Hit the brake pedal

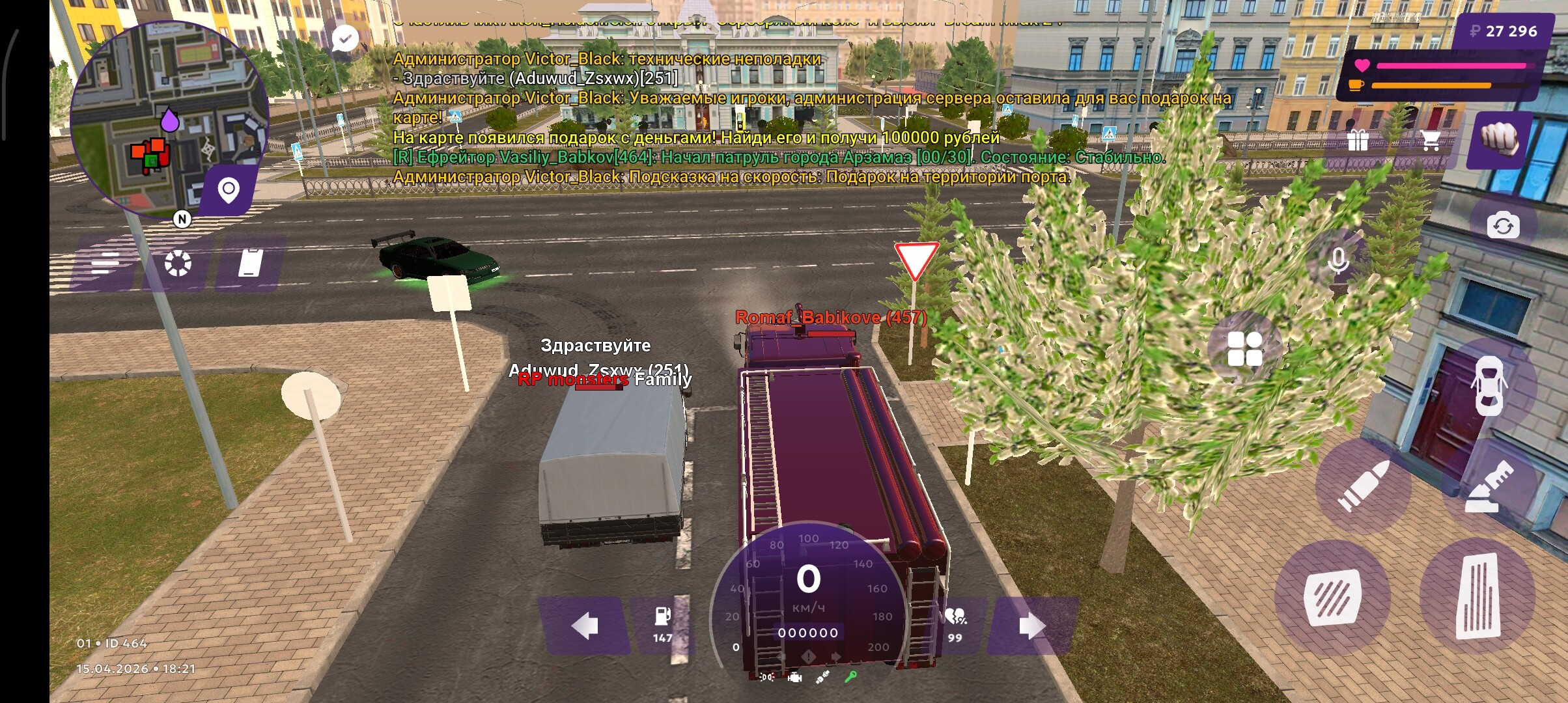coord(1332,598)
